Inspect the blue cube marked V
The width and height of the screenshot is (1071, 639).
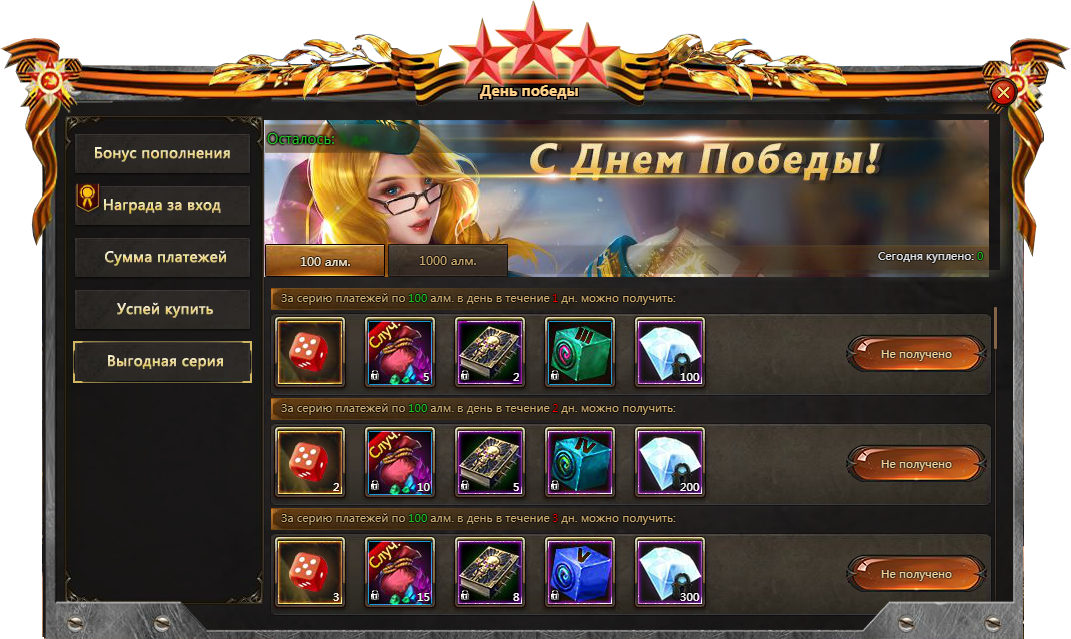[x=580, y=572]
